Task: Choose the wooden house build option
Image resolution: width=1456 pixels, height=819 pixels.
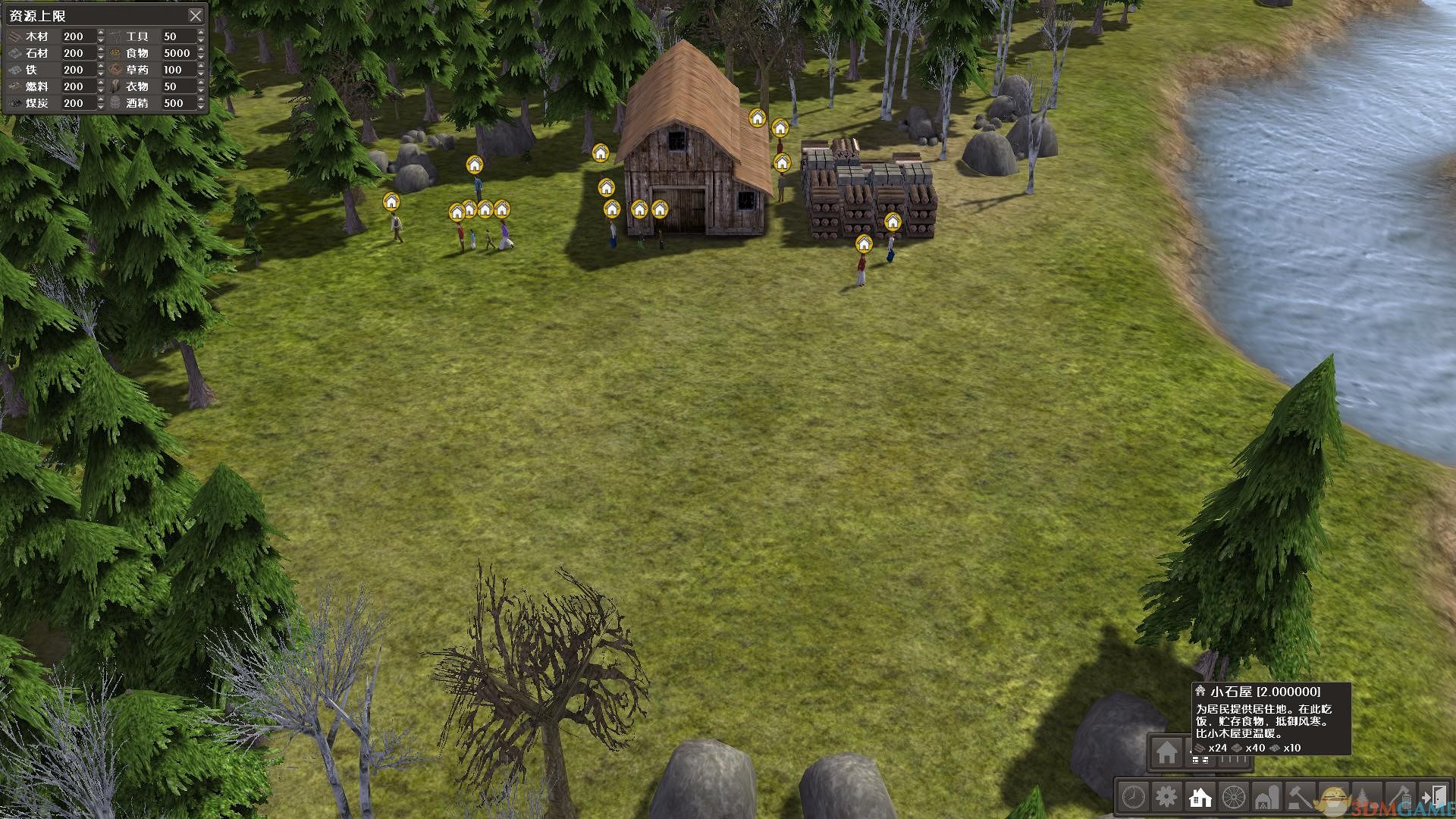Action: click(1166, 752)
